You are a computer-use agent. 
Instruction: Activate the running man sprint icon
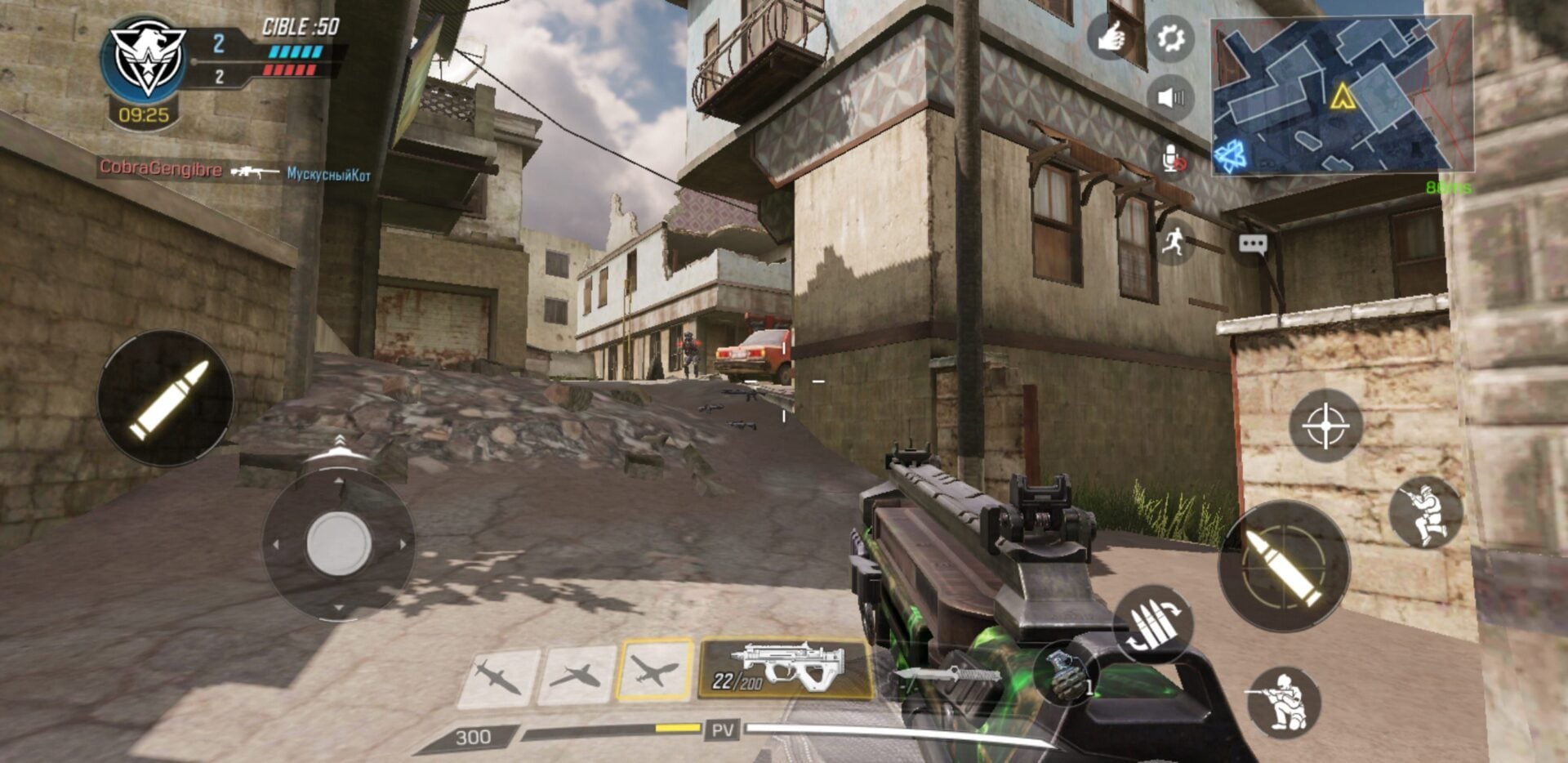1174,242
